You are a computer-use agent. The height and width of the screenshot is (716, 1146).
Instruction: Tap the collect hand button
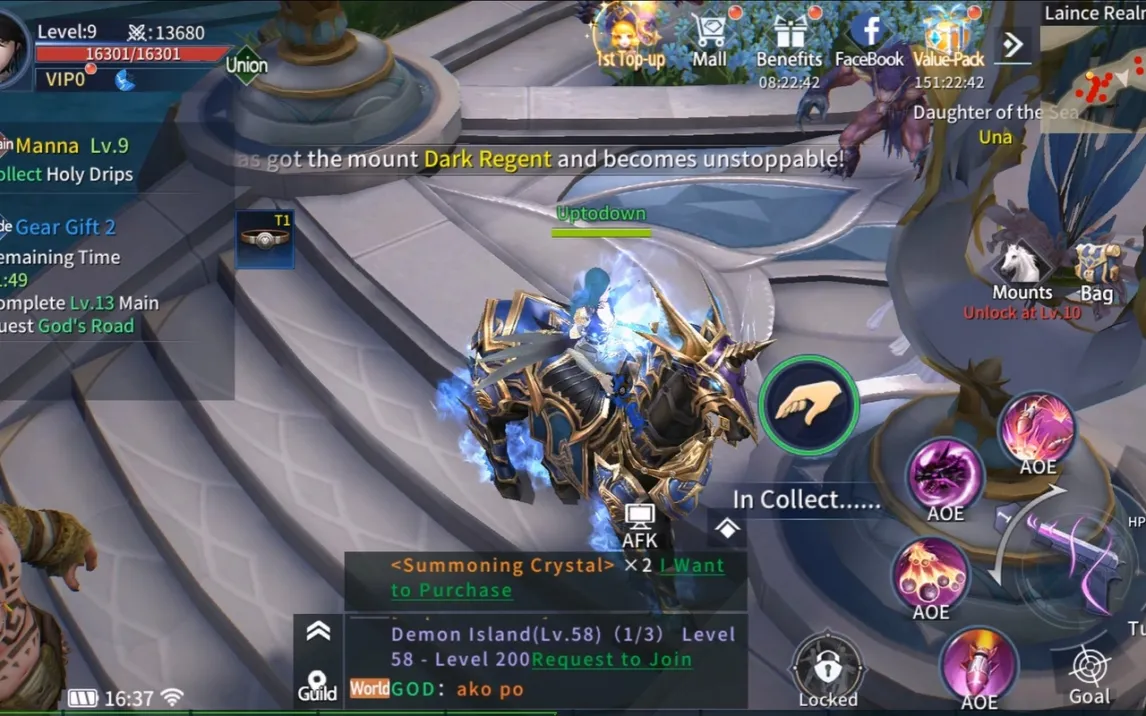pos(808,405)
